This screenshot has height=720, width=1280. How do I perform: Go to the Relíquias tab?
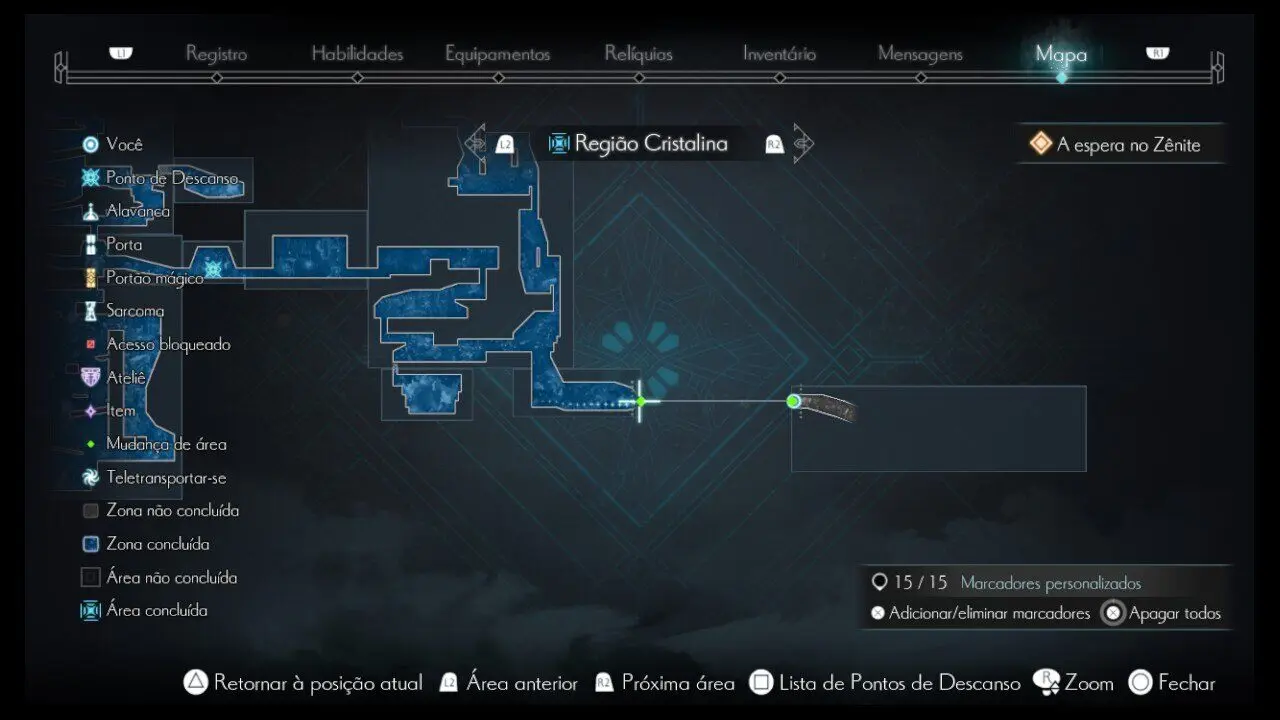point(638,54)
